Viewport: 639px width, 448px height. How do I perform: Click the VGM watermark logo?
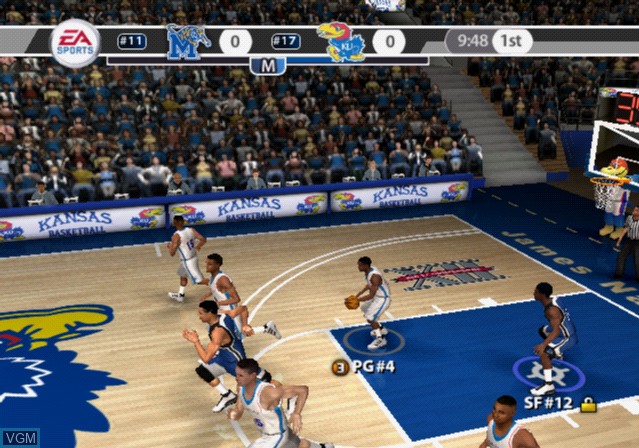tap(20, 437)
